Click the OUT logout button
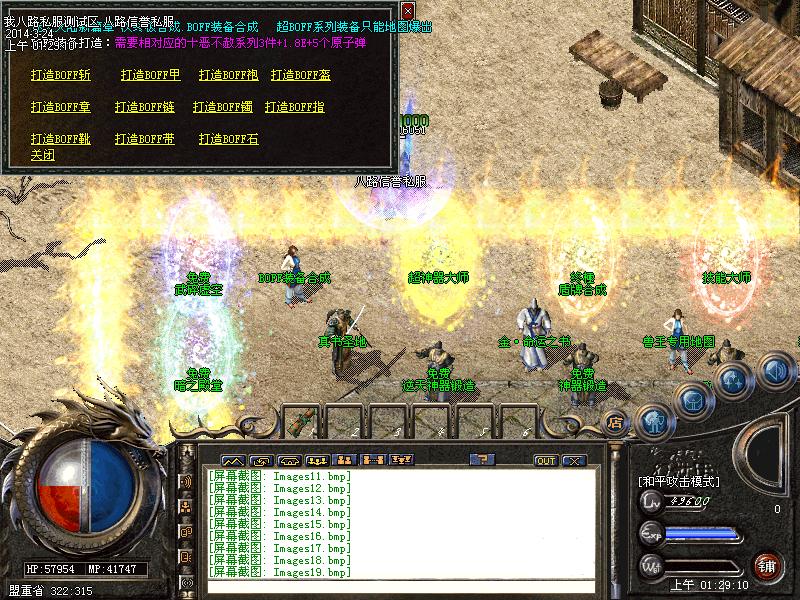Viewport: 800px width, 600px height. 545,461
